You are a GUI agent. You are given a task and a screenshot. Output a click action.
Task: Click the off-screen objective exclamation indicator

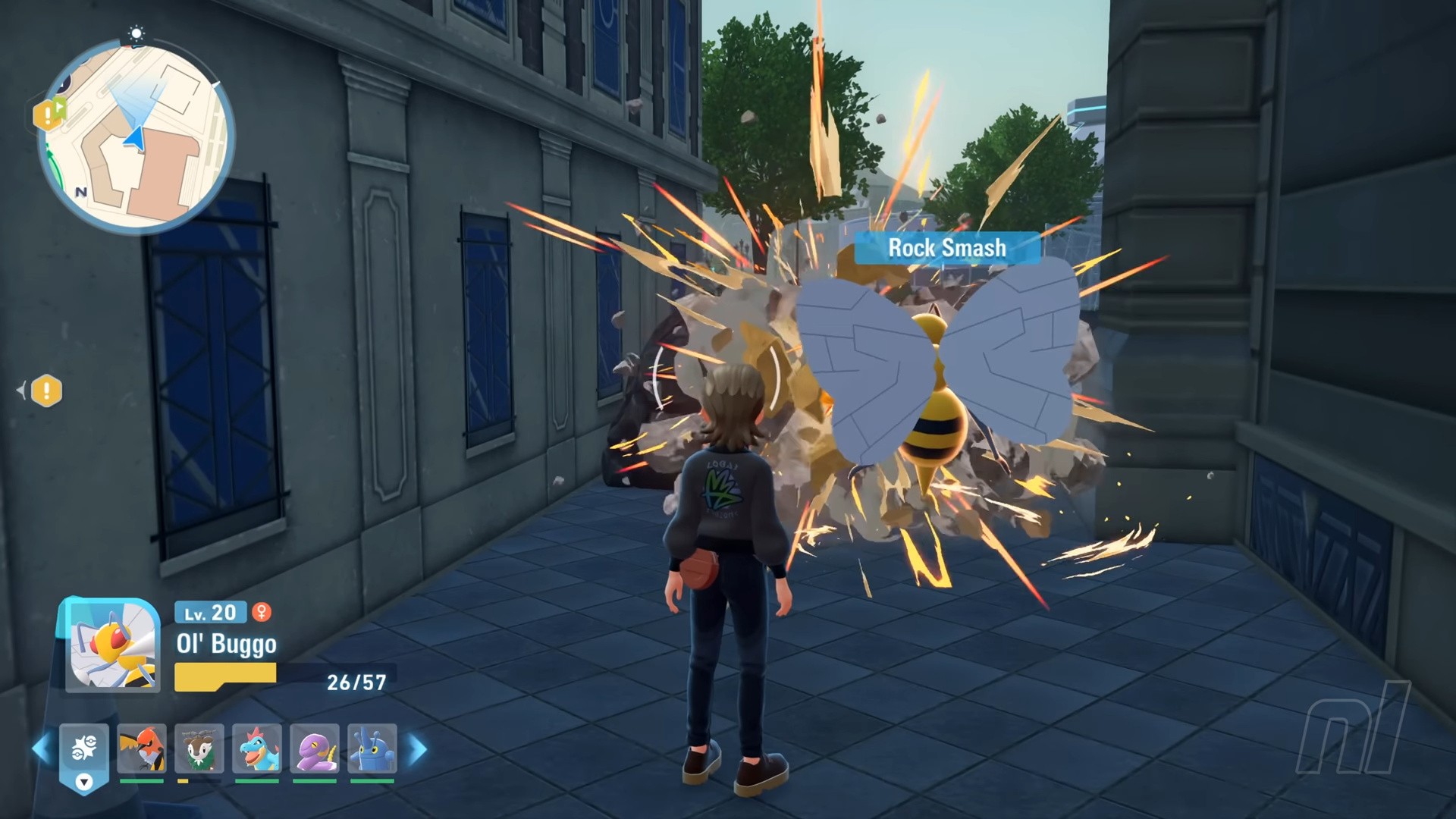pos(47,391)
